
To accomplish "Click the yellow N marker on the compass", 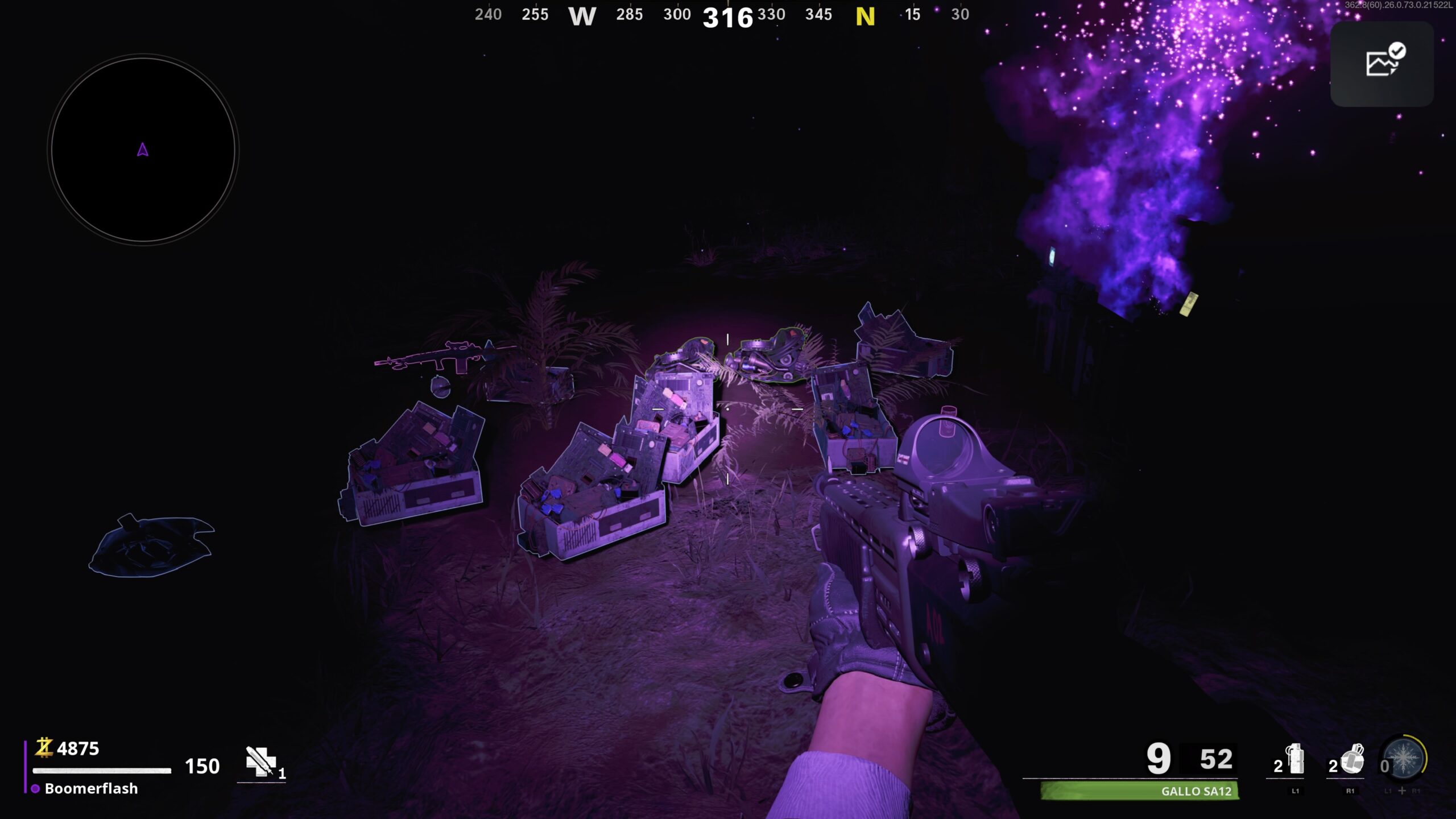I will click(867, 15).
